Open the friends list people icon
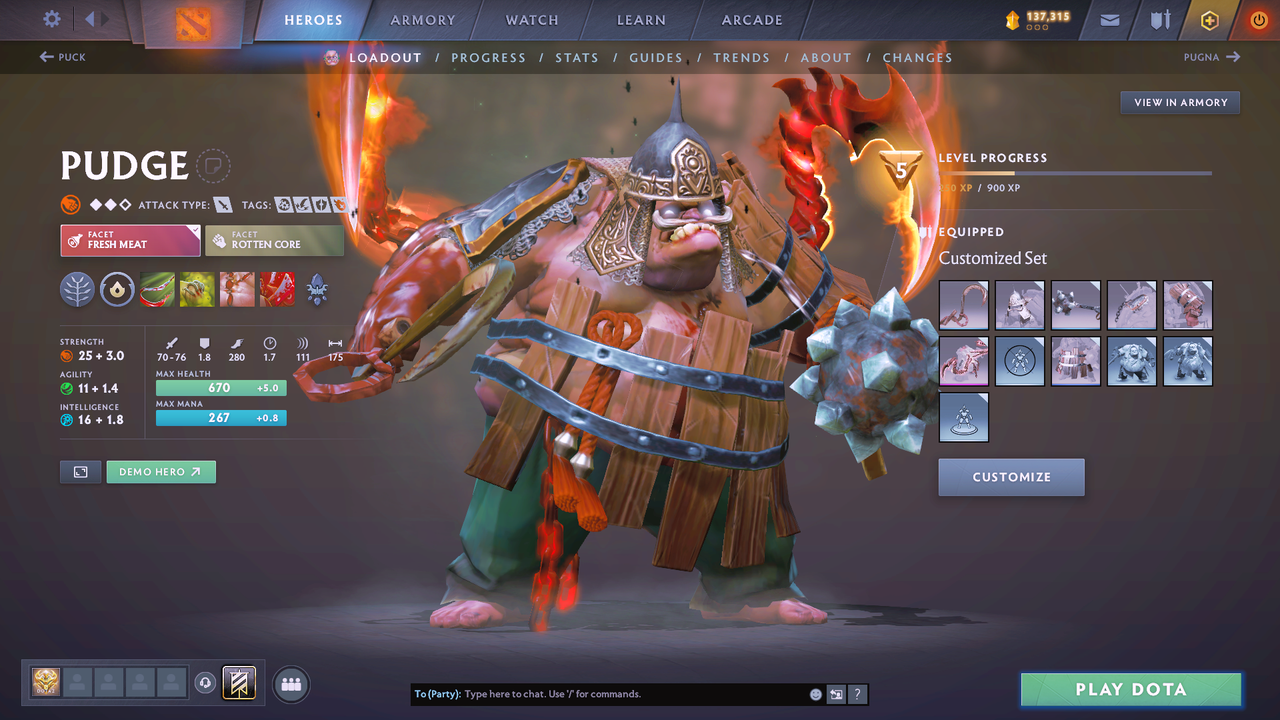The image size is (1280, 720). [x=290, y=683]
